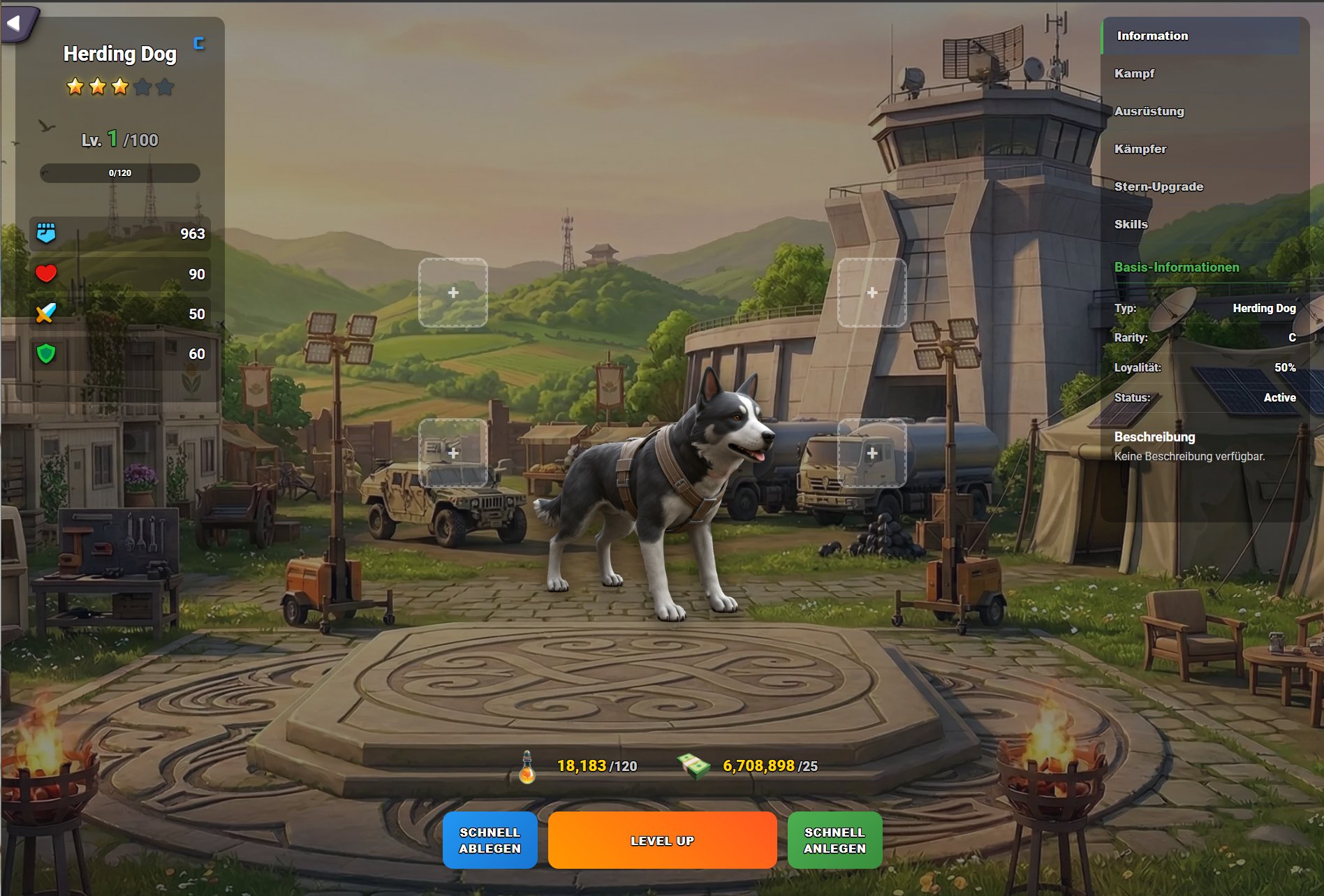Click the back arrow button
Screen dimensions: 1324x896
tap(15, 24)
